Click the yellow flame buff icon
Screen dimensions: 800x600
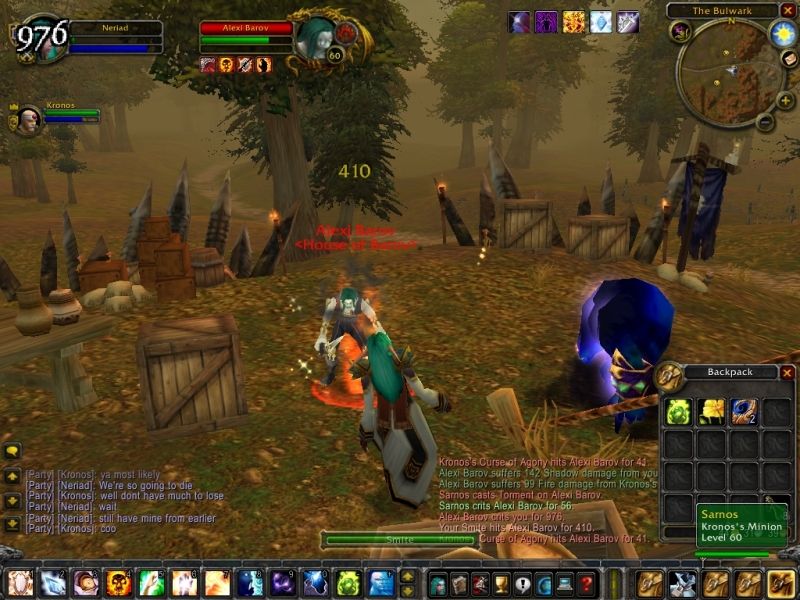573,22
